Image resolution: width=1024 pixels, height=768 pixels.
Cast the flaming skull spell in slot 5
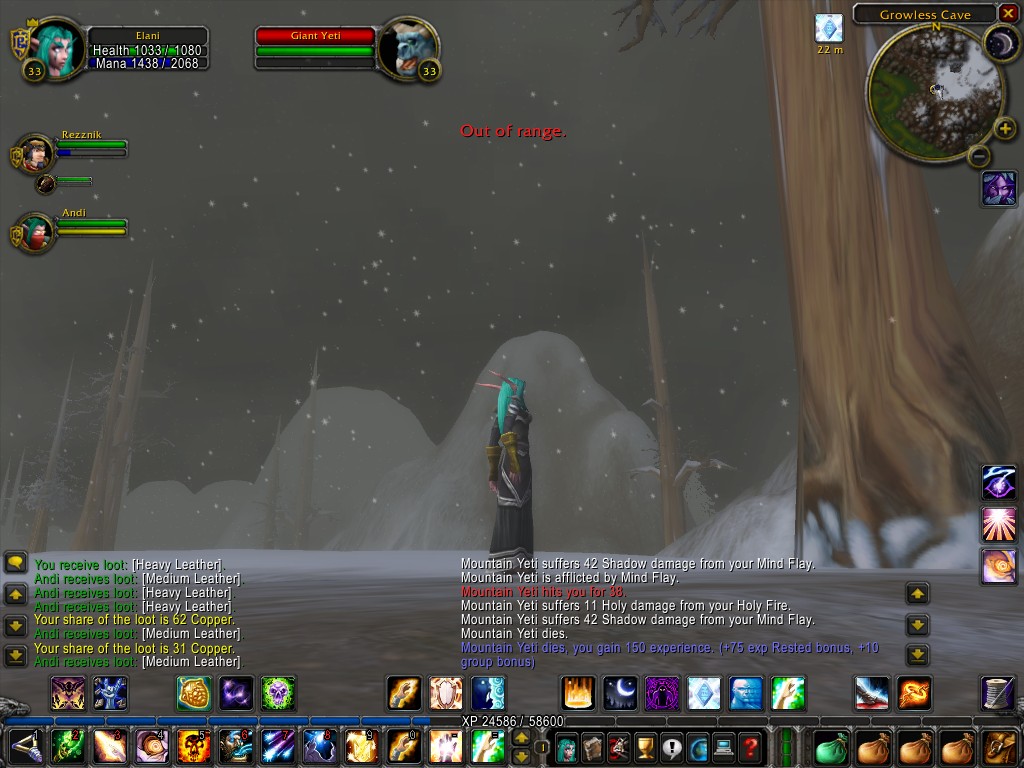tap(193, 747)
